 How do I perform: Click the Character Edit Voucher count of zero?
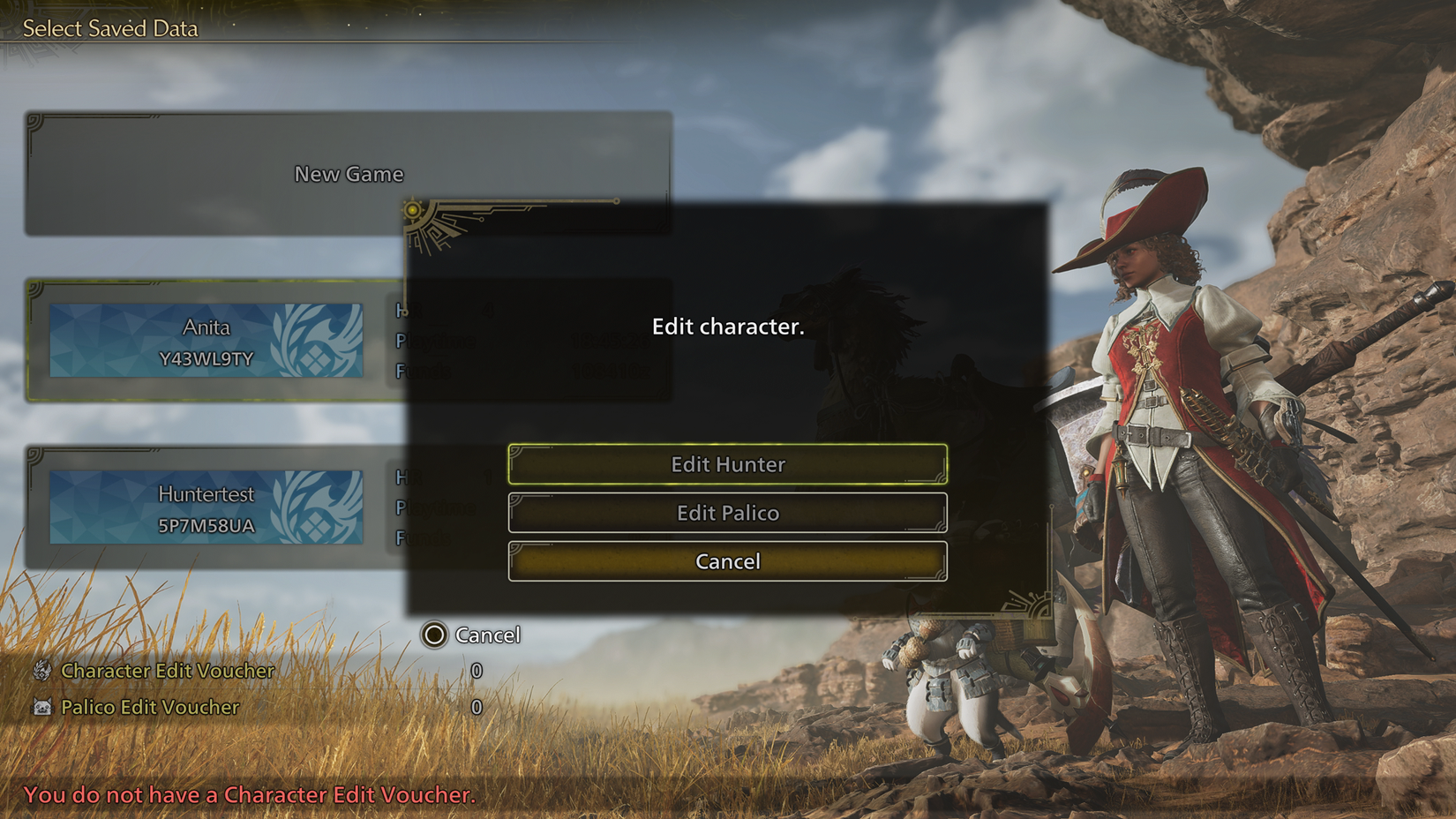[x=477, y=671]
